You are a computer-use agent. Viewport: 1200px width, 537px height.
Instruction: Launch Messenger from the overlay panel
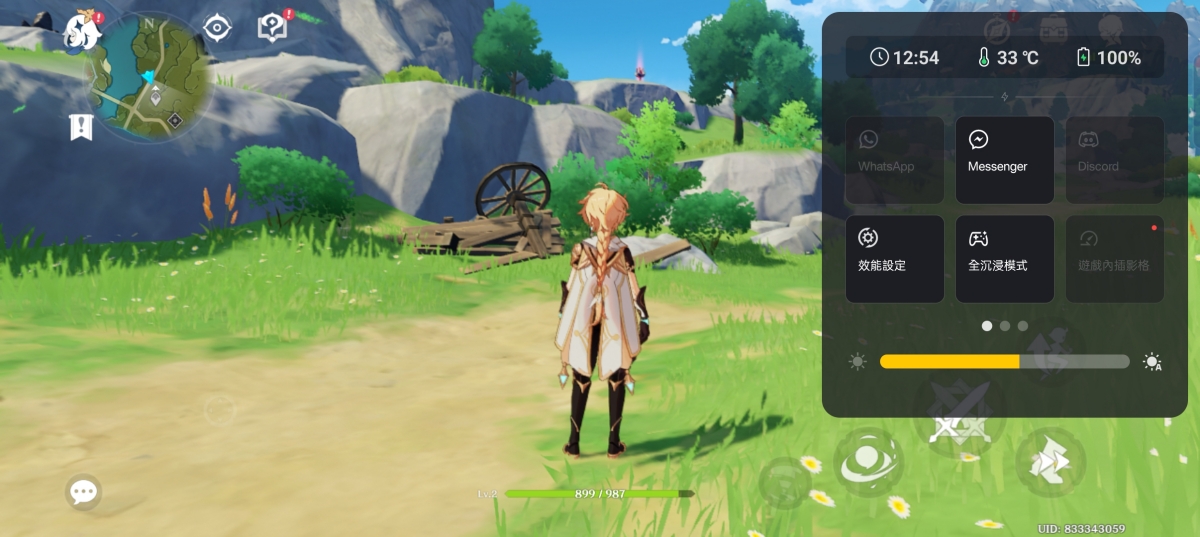tap(1004, 160)
